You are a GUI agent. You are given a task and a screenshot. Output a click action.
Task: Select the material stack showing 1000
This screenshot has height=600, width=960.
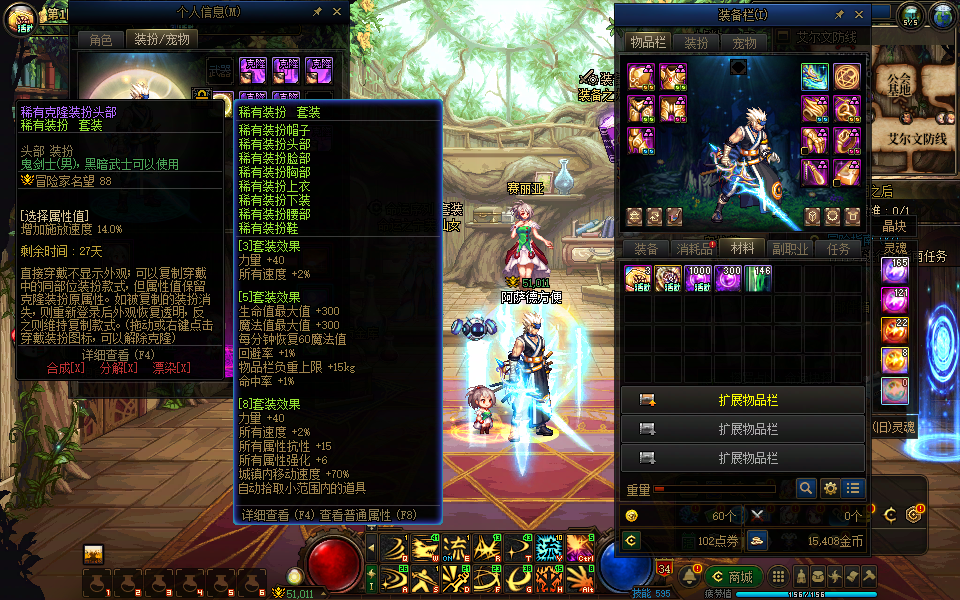click(x=698, y=279)
